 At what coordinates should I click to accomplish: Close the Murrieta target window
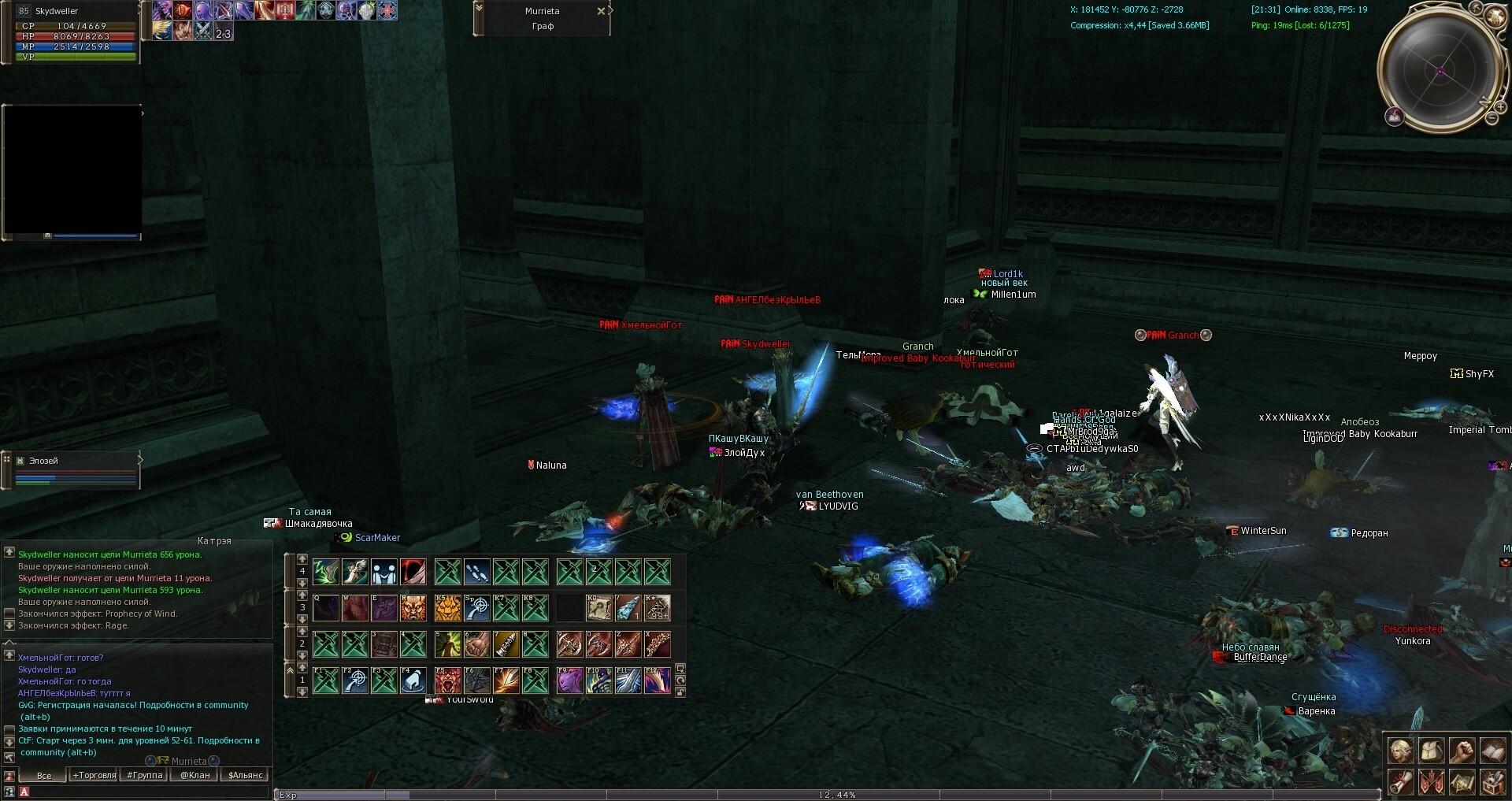(x=601, y=11)
